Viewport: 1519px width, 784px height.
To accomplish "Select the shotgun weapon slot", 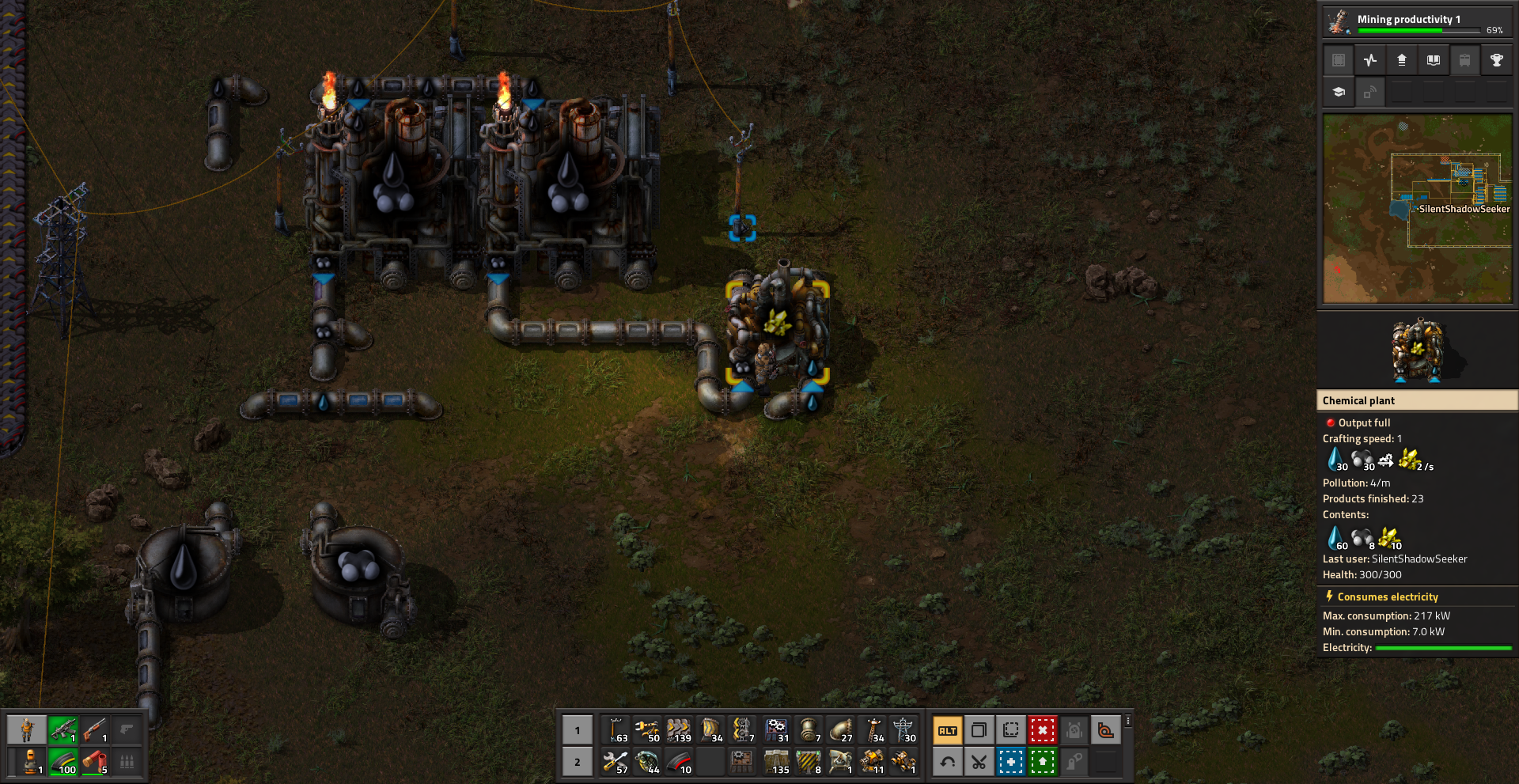I will [95, 729].
